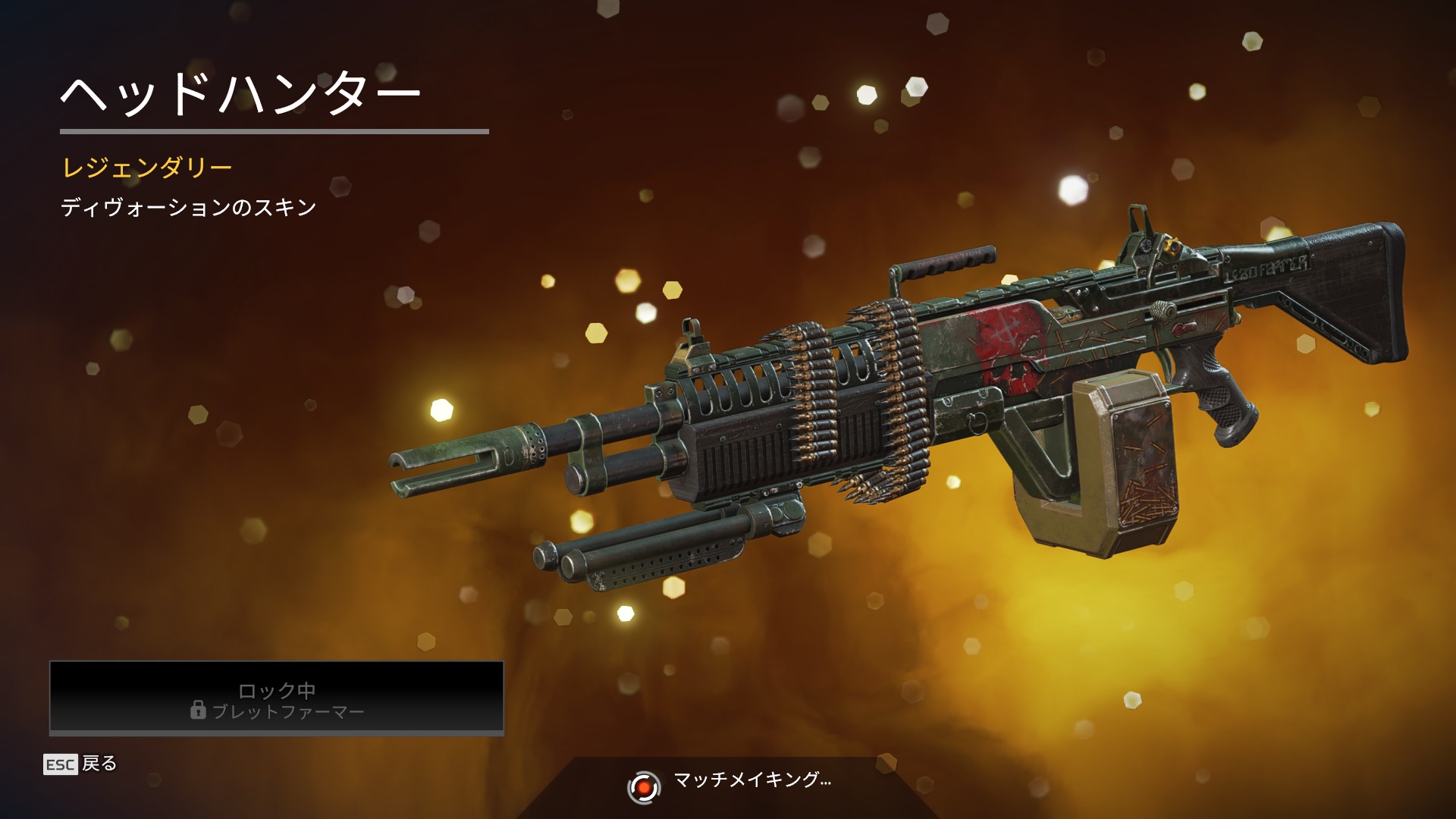1456x819 pixels.
Task: Open the マッチメイキング matchmaking status panel
Action: (730, 785)
